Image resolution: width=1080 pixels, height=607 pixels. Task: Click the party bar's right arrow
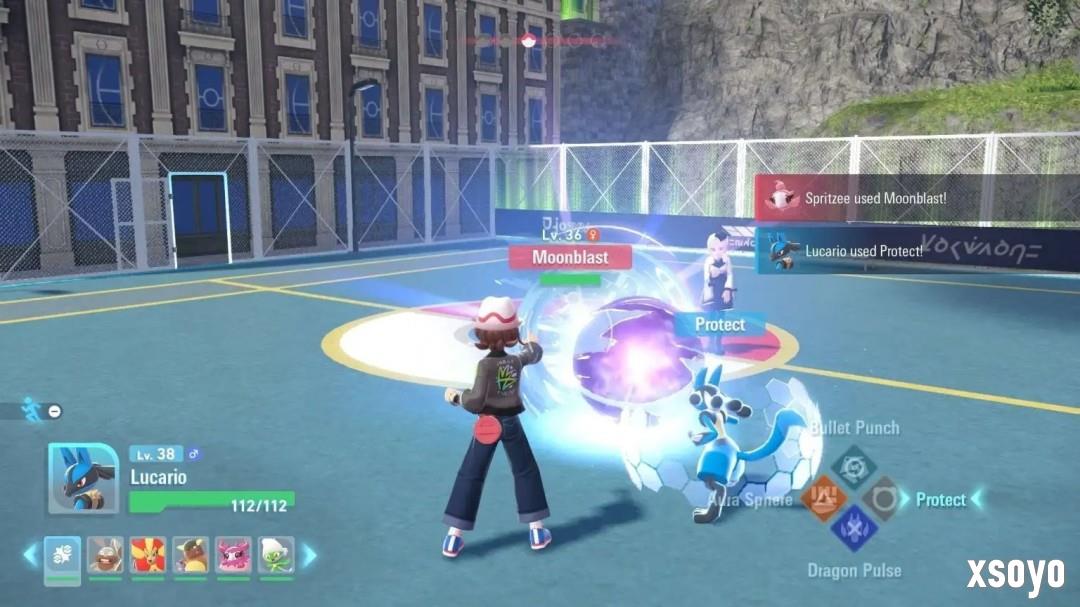click(x=309, y=555)
